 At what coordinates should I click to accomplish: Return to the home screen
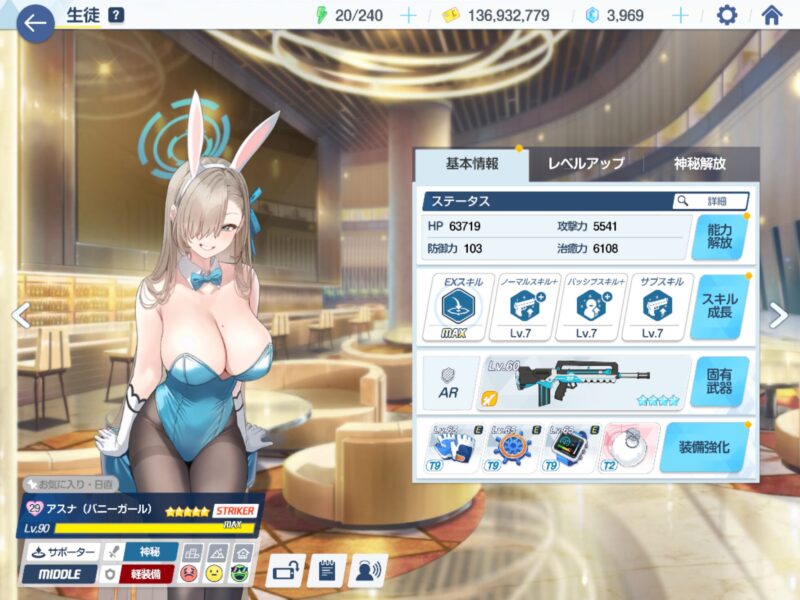coord(771,16)
